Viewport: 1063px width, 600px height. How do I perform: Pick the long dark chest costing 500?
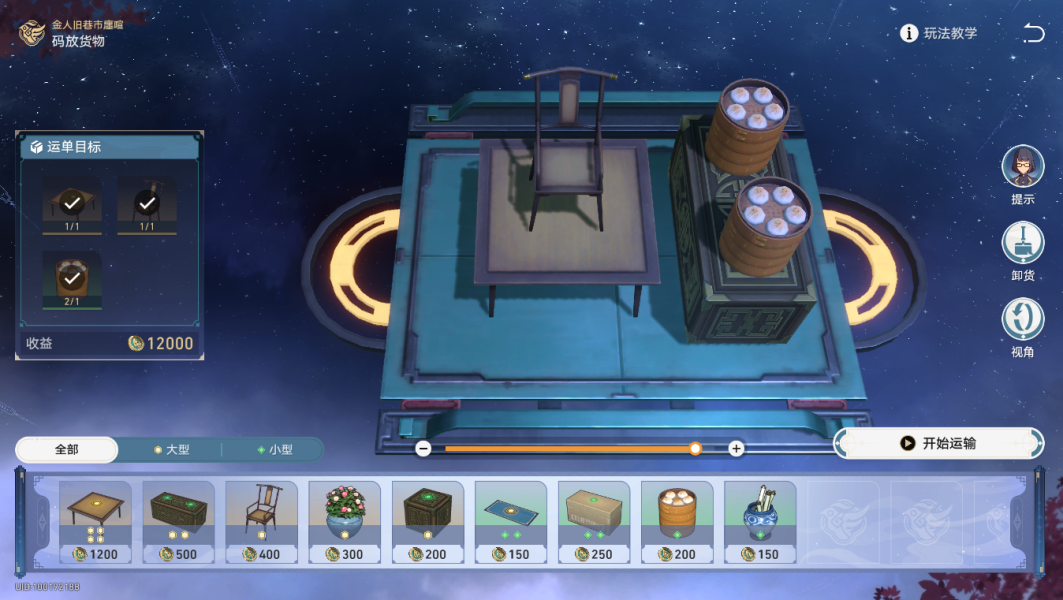pyautogui.click(x=178, y=521)
